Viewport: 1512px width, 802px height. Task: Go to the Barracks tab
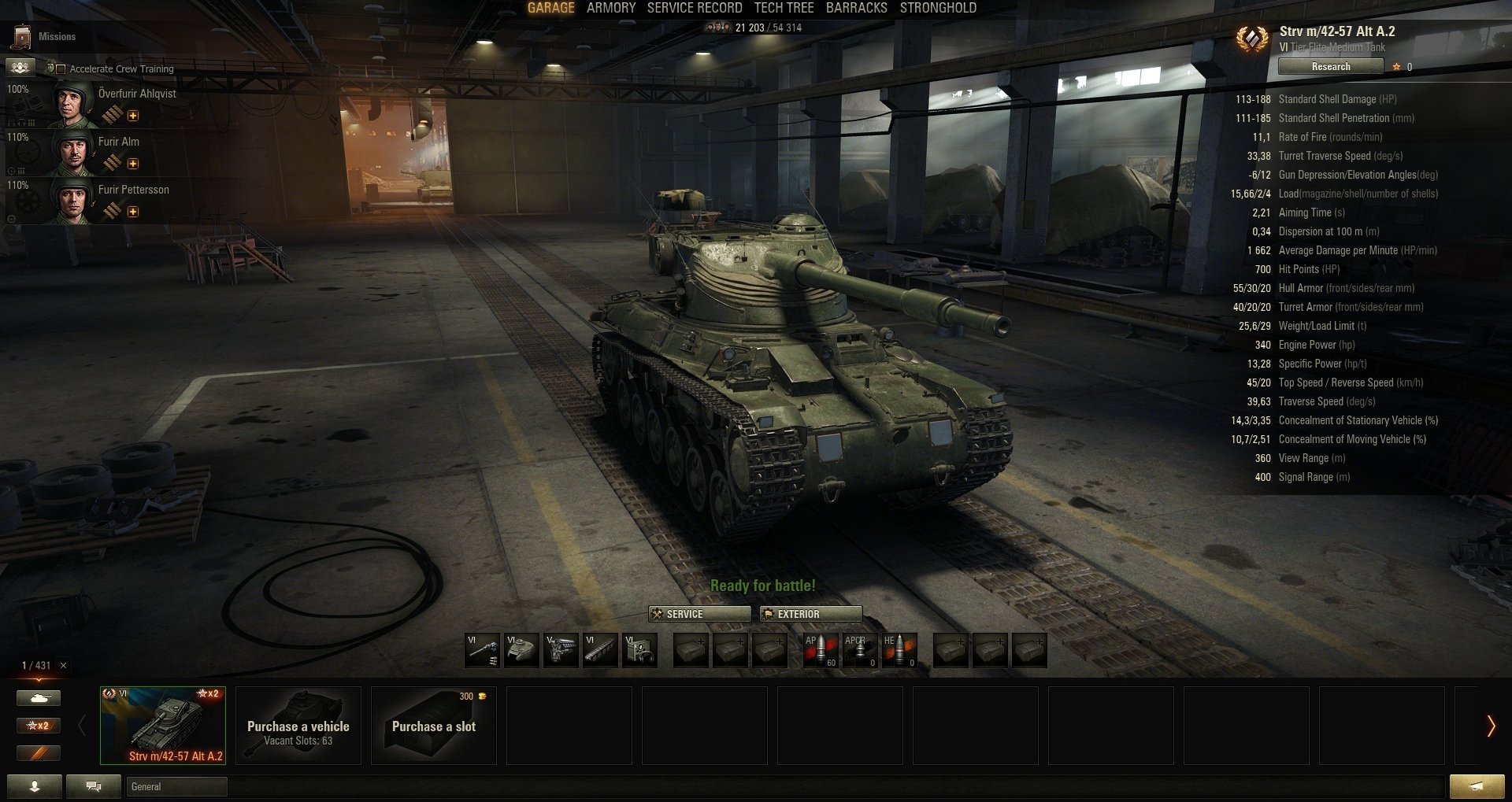tap(856, 8)
